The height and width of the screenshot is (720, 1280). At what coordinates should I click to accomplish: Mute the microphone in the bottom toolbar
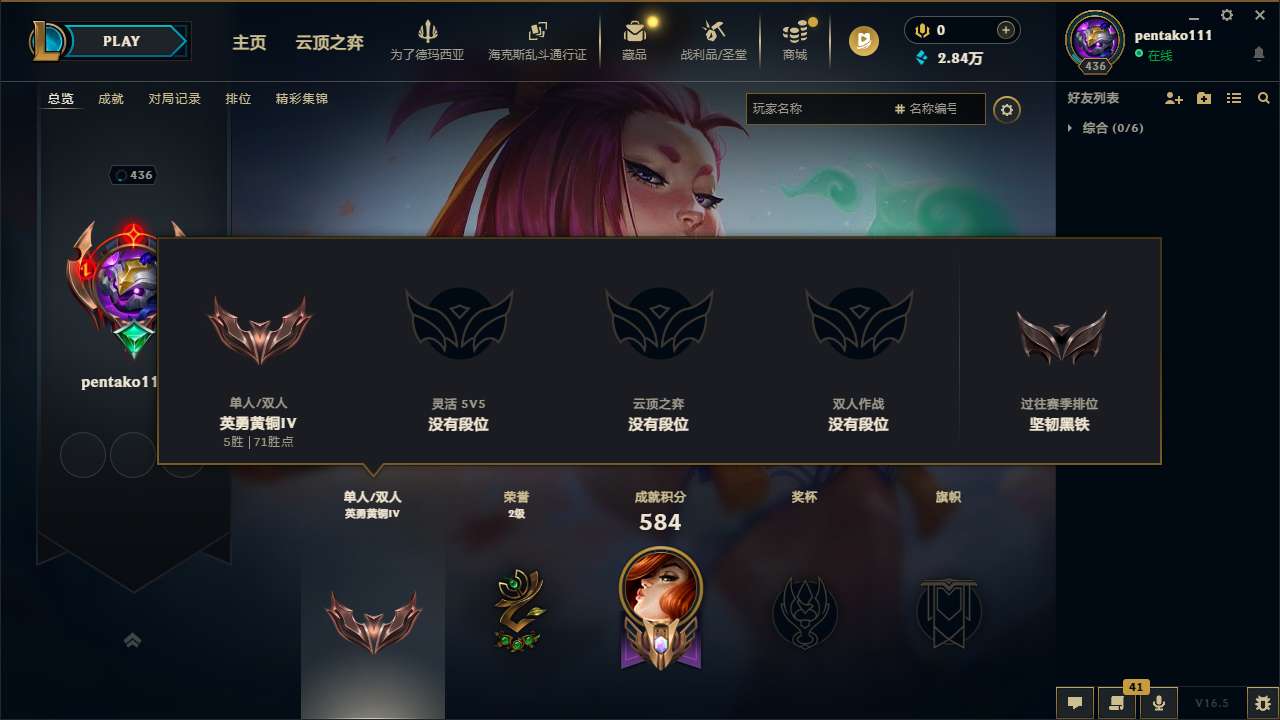click(1158, 702)
